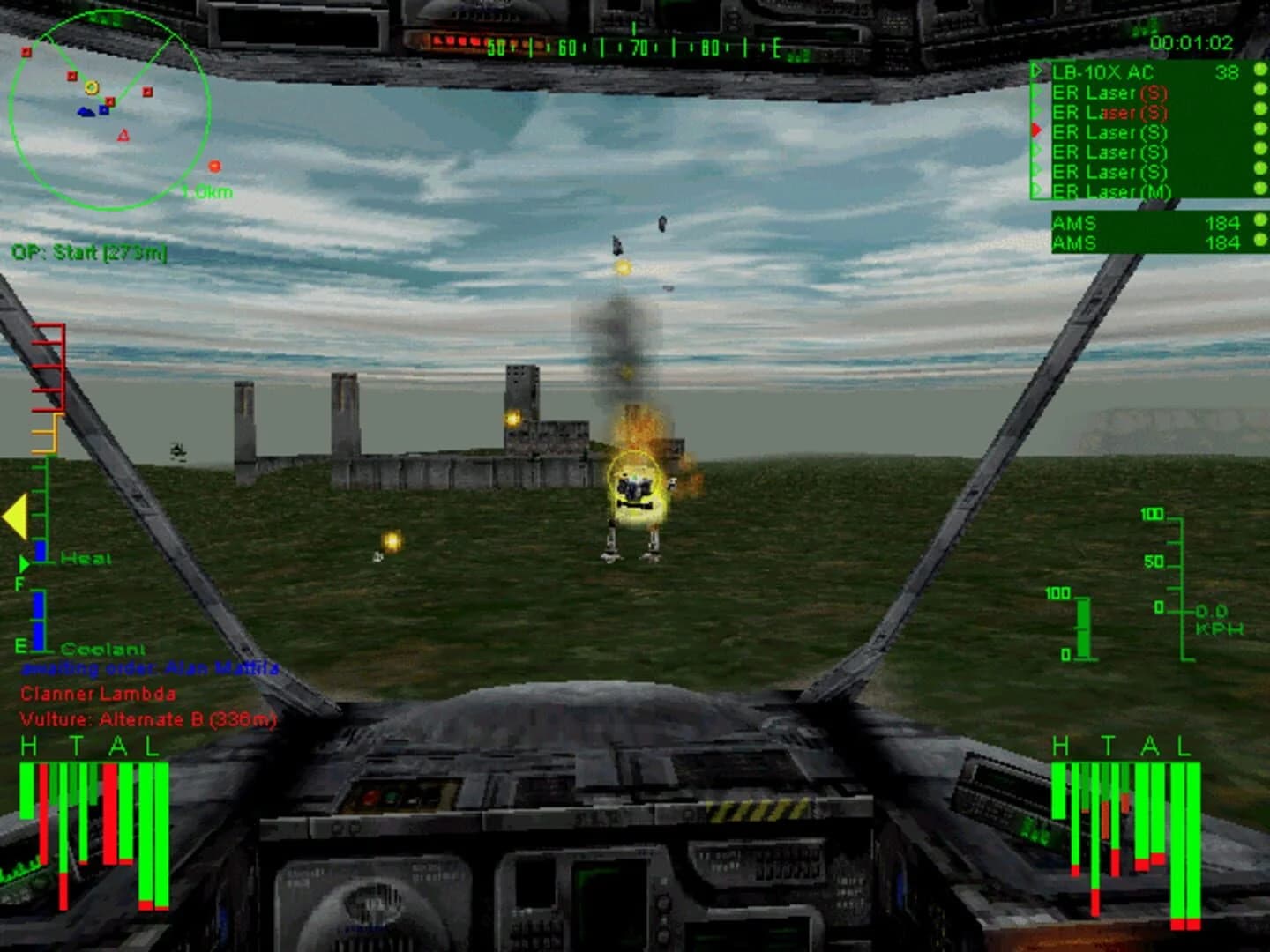Screen dimensions: 1270x952
Task: Toggle the status dot beside the second AMS
Action: click(x=1259, y=240)
